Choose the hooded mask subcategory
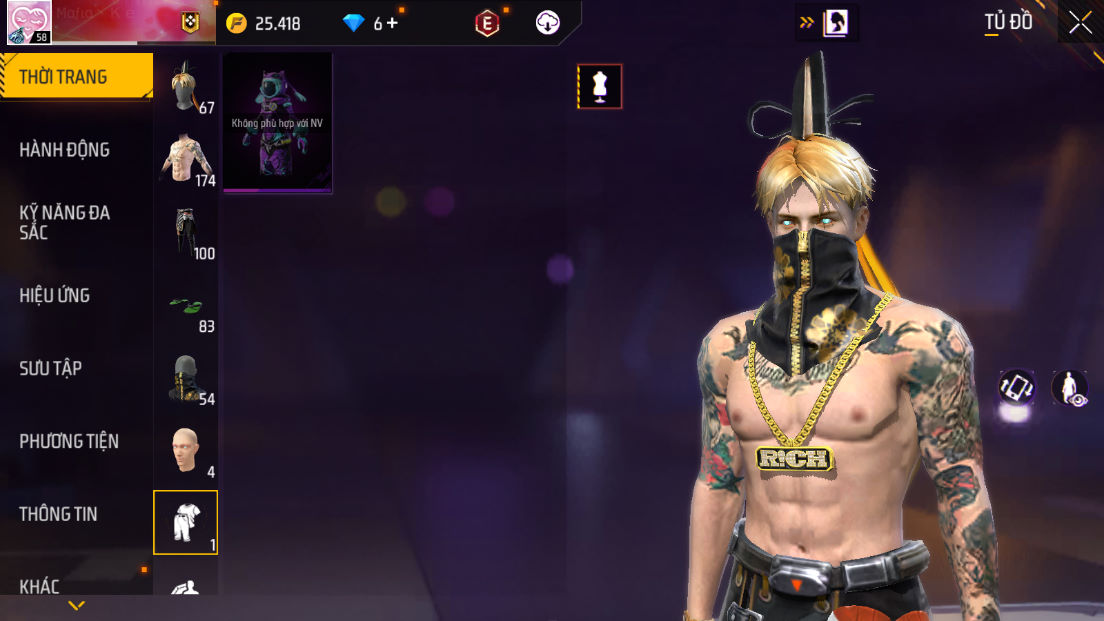Viewport: 1104px width, 621px height. point(185,378)
